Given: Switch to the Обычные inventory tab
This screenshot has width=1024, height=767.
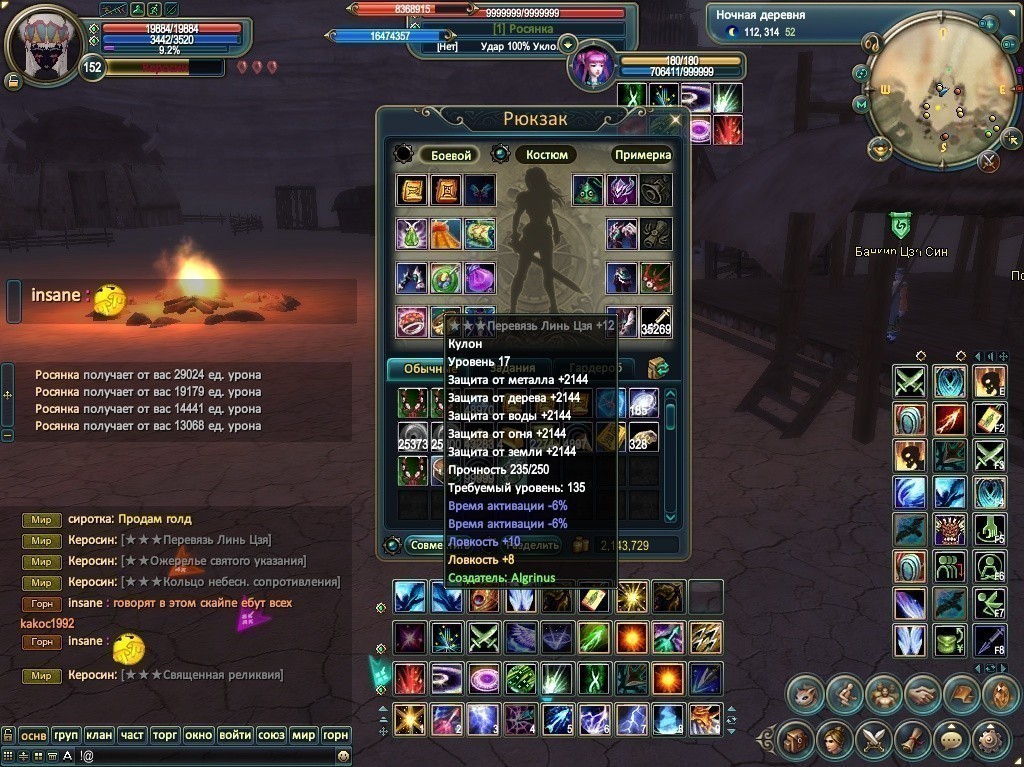Looking at the screenshot, I should pos(417,369).
